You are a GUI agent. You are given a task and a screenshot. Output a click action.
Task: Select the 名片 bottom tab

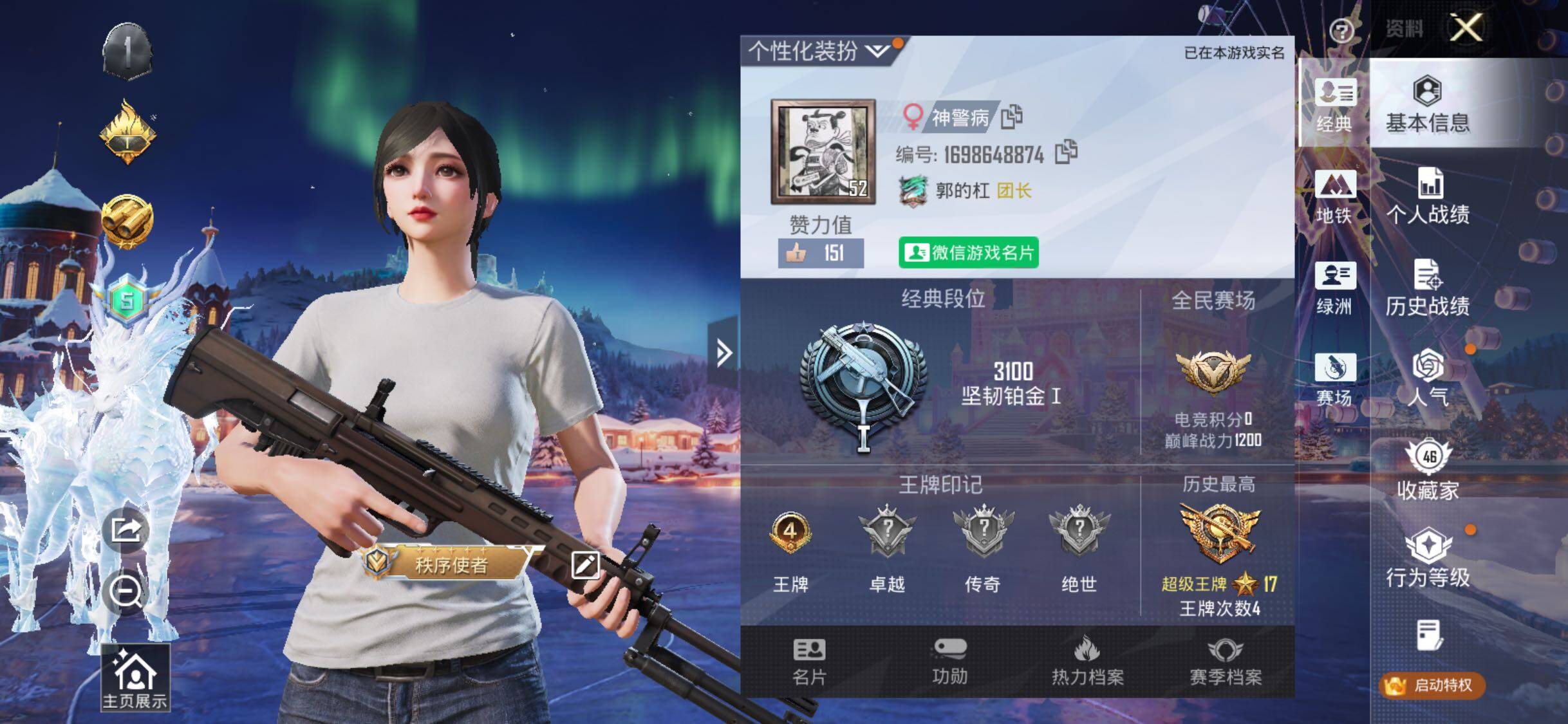[809, 662]
